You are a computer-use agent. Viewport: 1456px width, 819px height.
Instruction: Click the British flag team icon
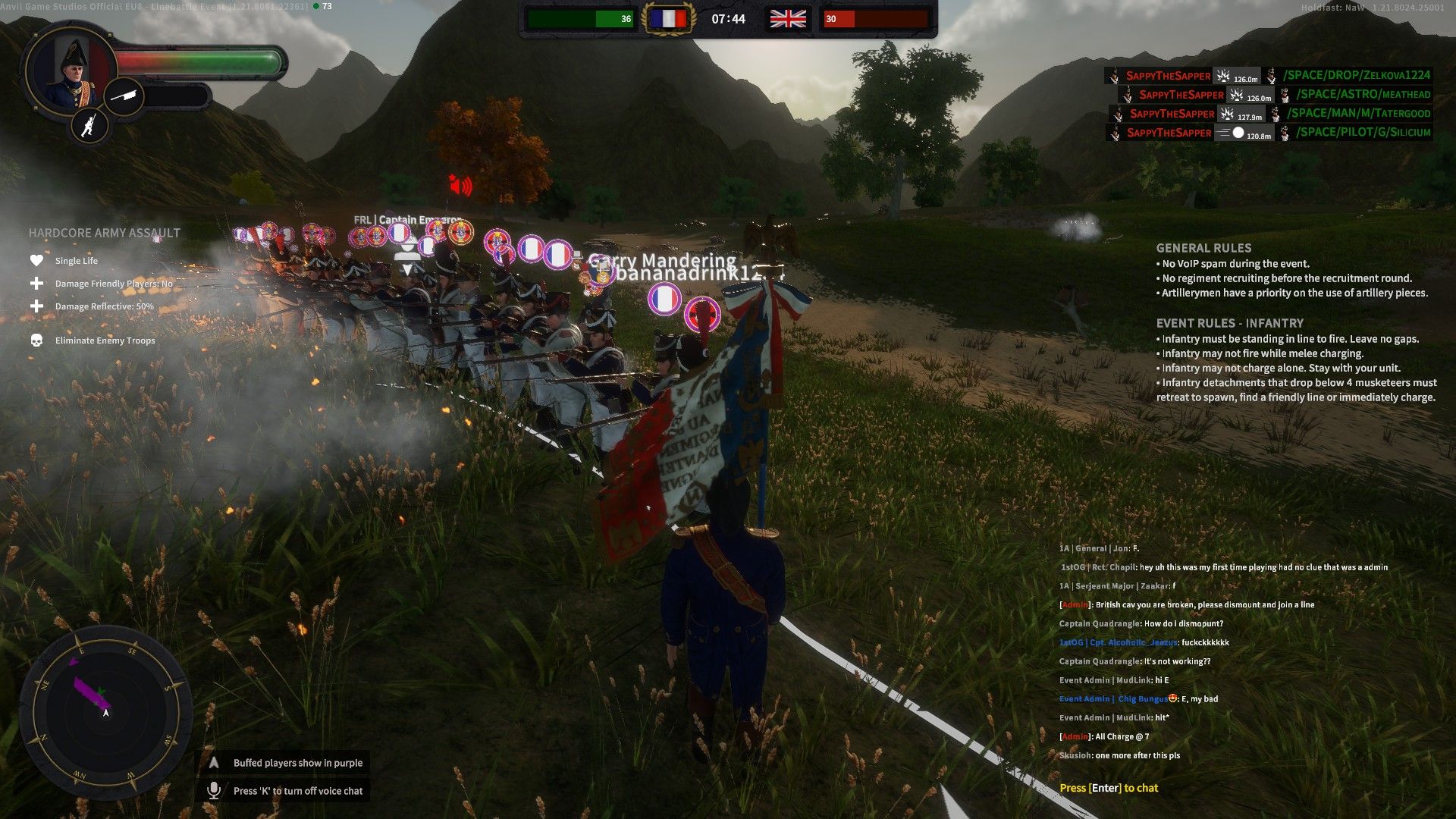click(x=788, y=19)
